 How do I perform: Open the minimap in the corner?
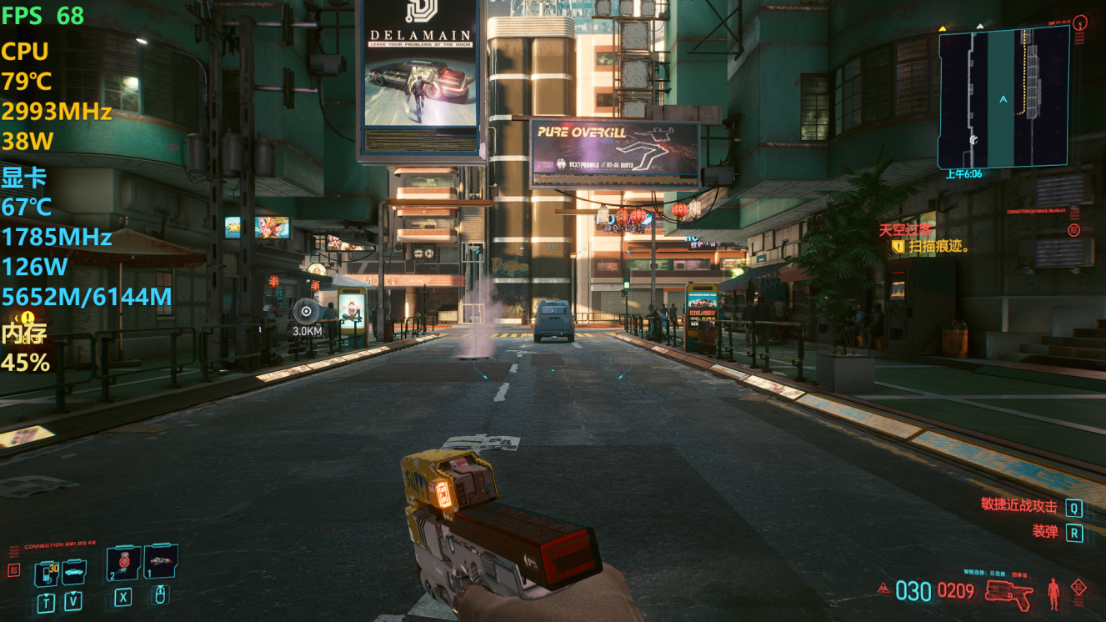pyautogui.click(x=1003, y=97)
